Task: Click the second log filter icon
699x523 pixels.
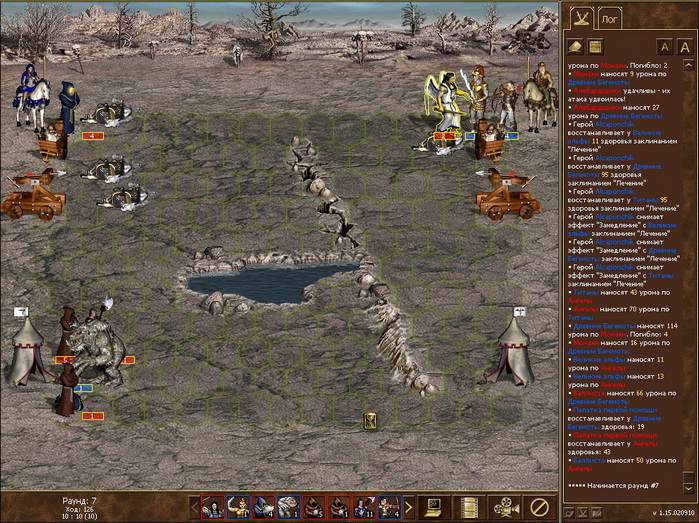Action: [x=594, y=46]
